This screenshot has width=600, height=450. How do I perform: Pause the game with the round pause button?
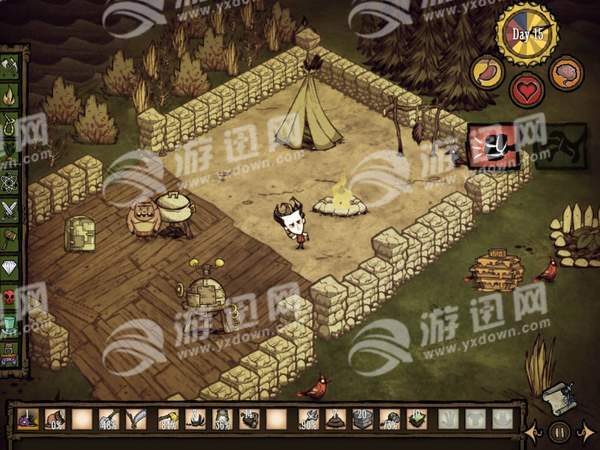tap(560, 432)
